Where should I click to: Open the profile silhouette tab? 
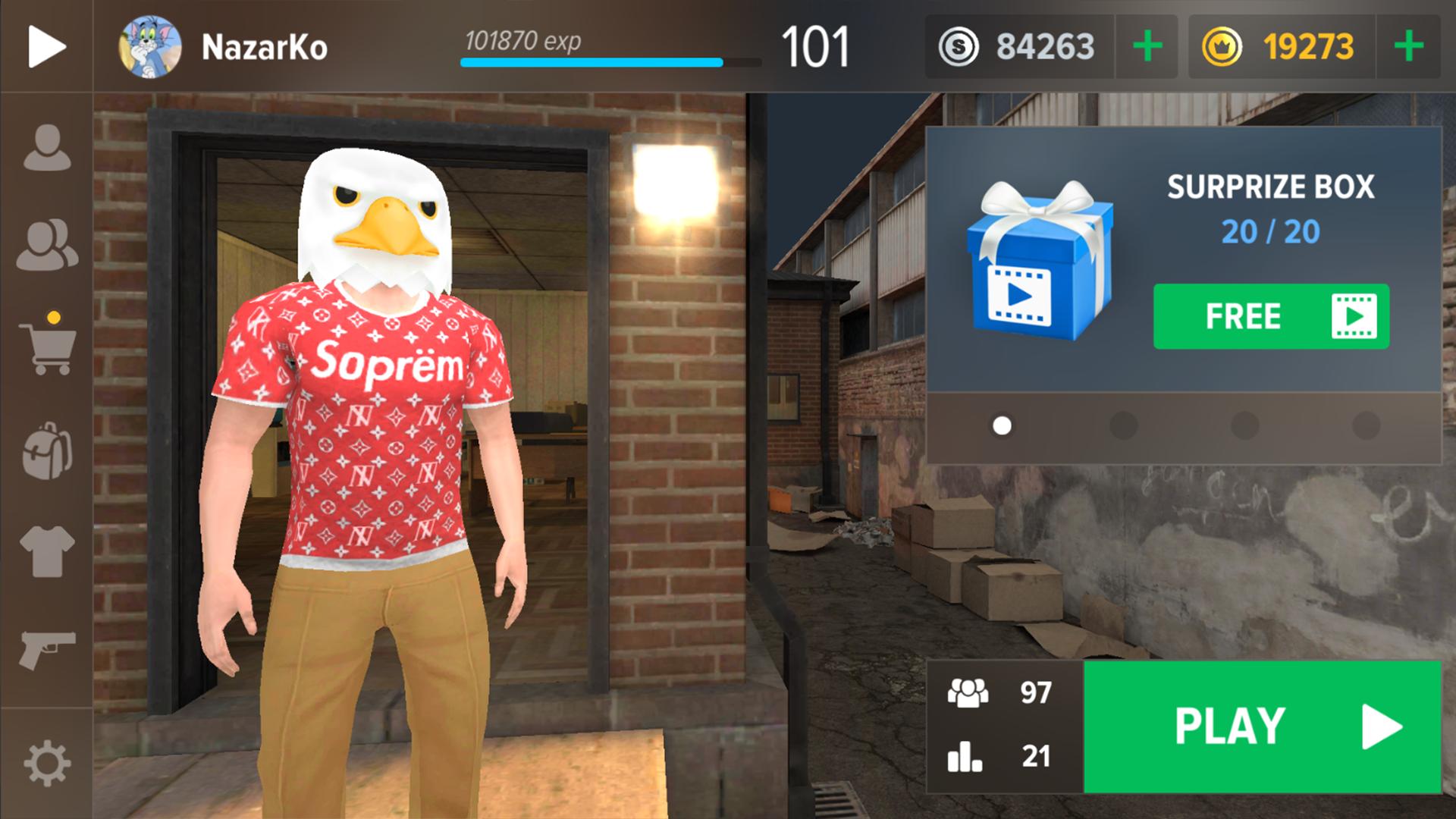(47, 147)
